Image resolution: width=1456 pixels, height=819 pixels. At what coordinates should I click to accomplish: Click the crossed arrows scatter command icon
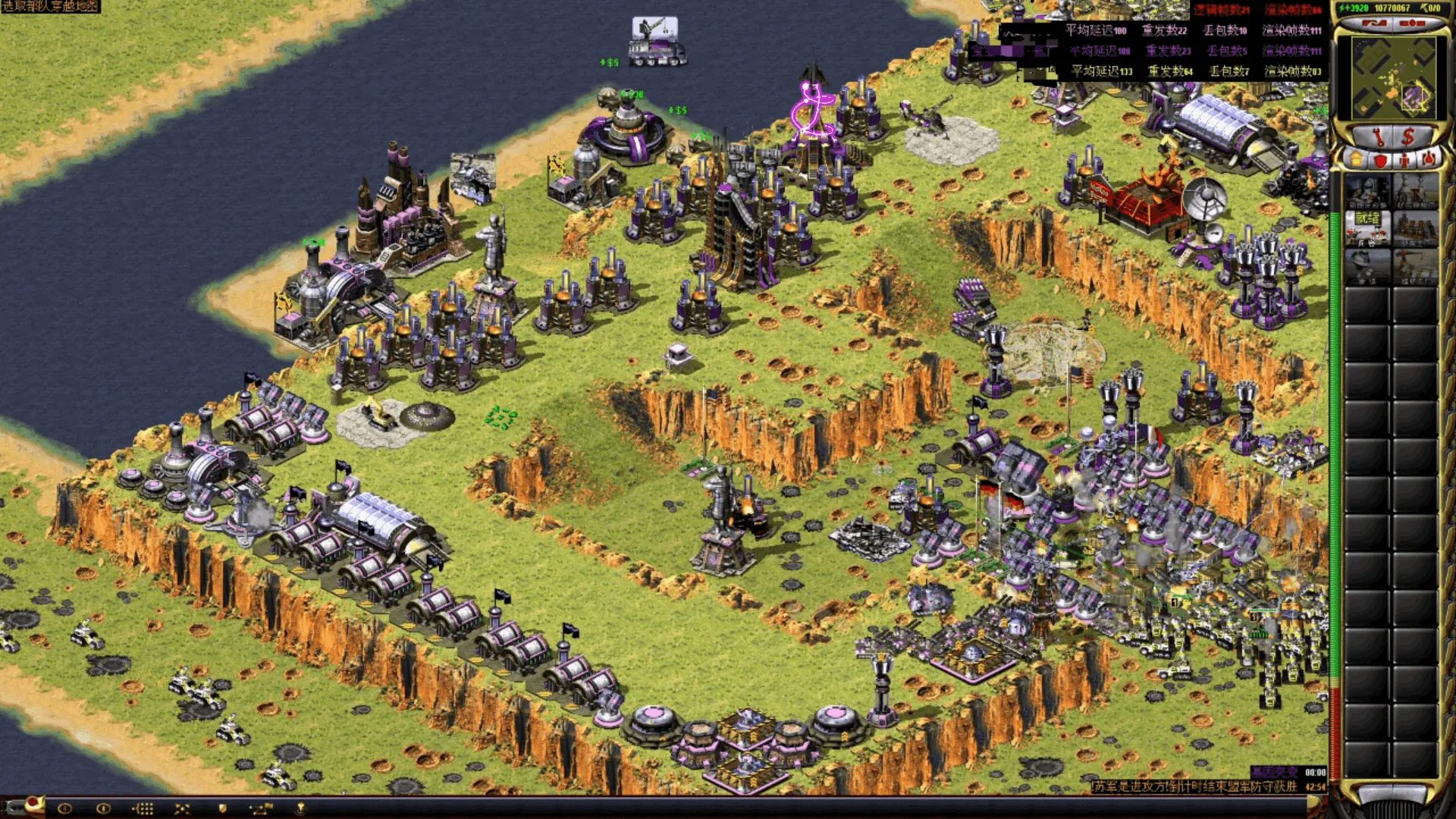point(182,808)
